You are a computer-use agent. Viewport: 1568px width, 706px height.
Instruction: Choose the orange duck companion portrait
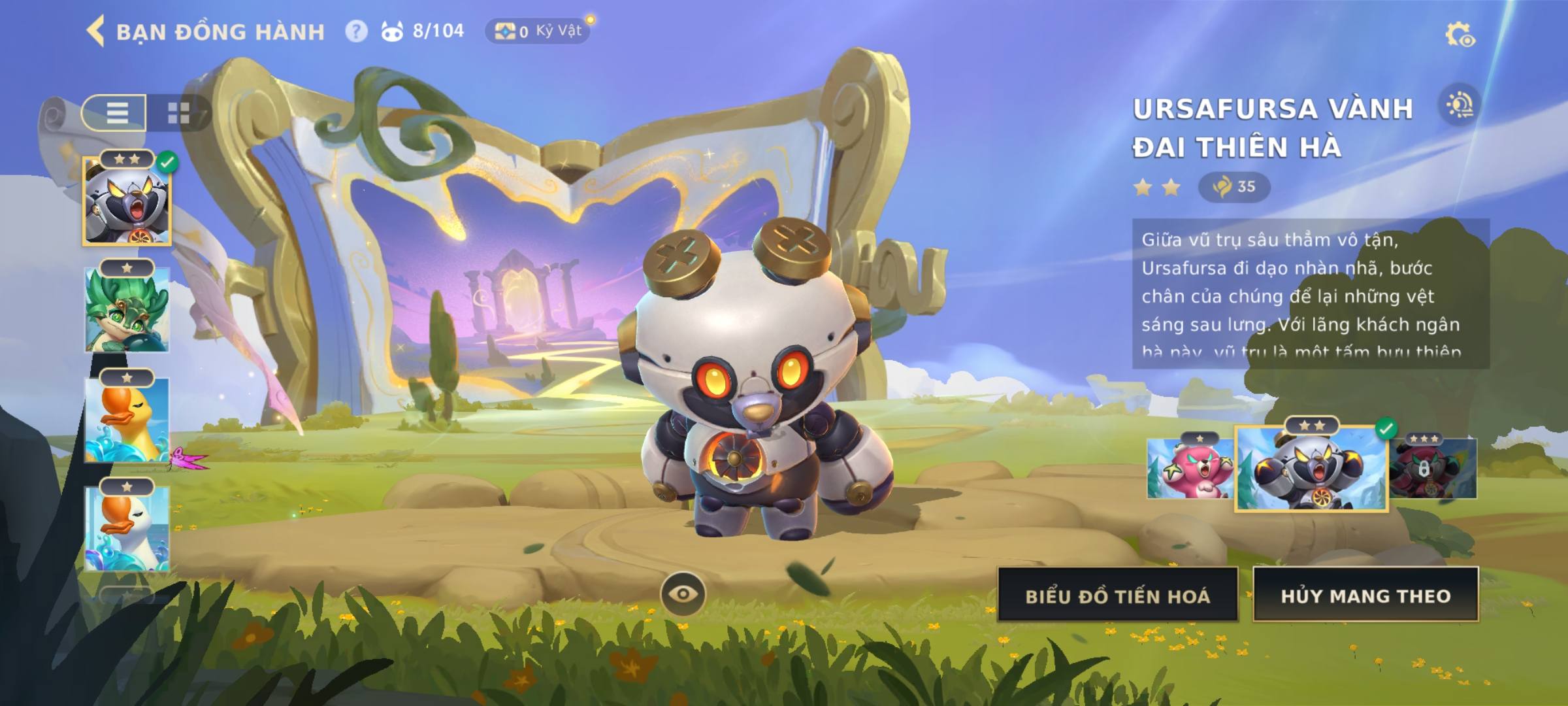pos(127,420)
